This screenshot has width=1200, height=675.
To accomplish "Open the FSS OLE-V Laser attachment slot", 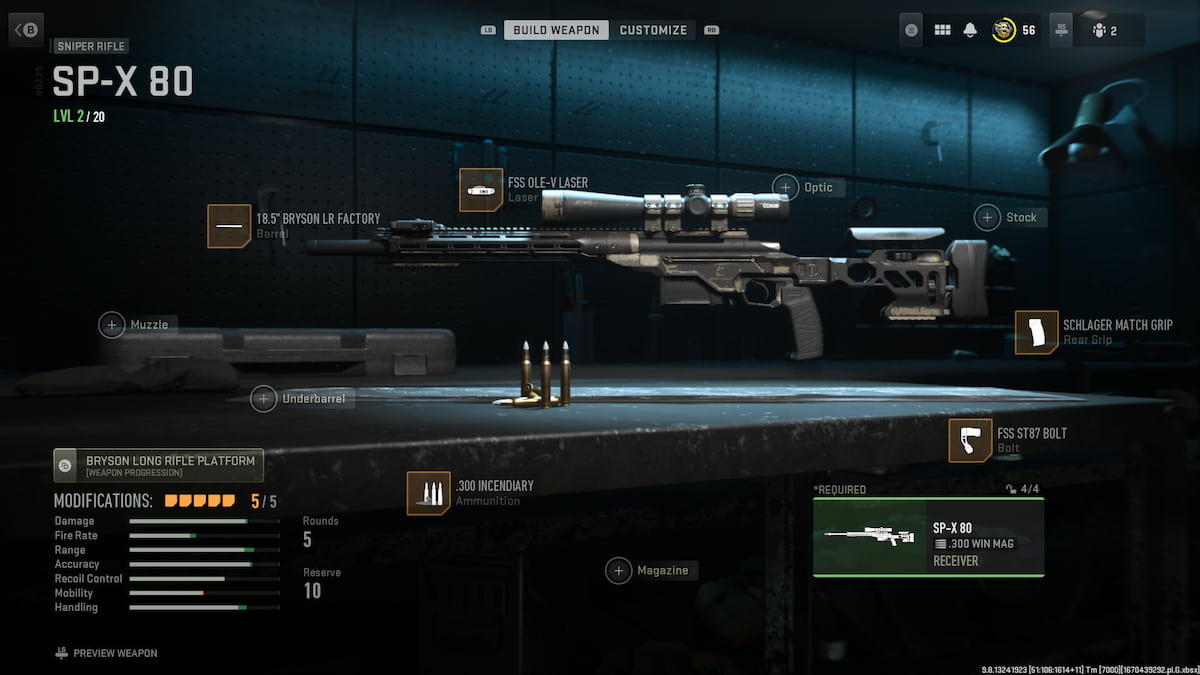I will tap(480, 190).
